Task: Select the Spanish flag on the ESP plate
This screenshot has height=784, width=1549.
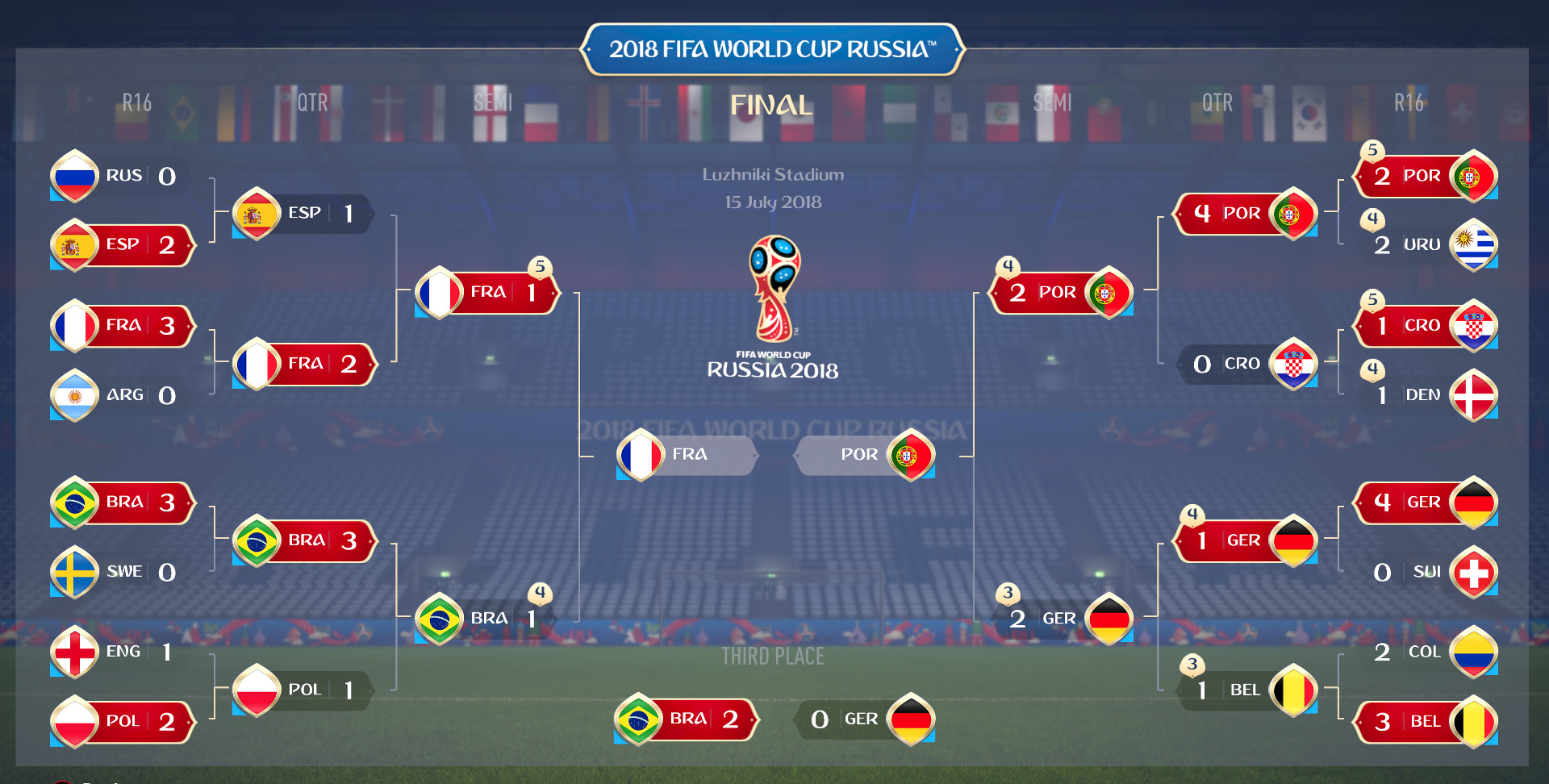Action: (x=73, y=245)
